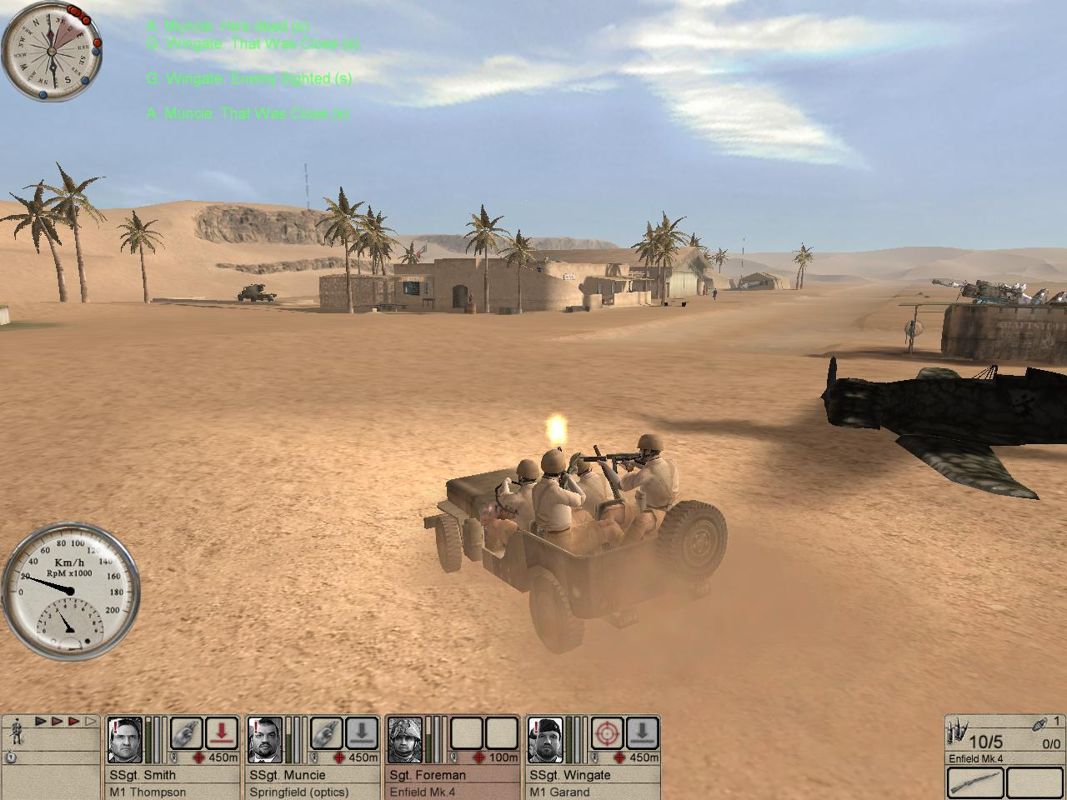Click Smith's red down-arrow stance icon

pos(221,733)
